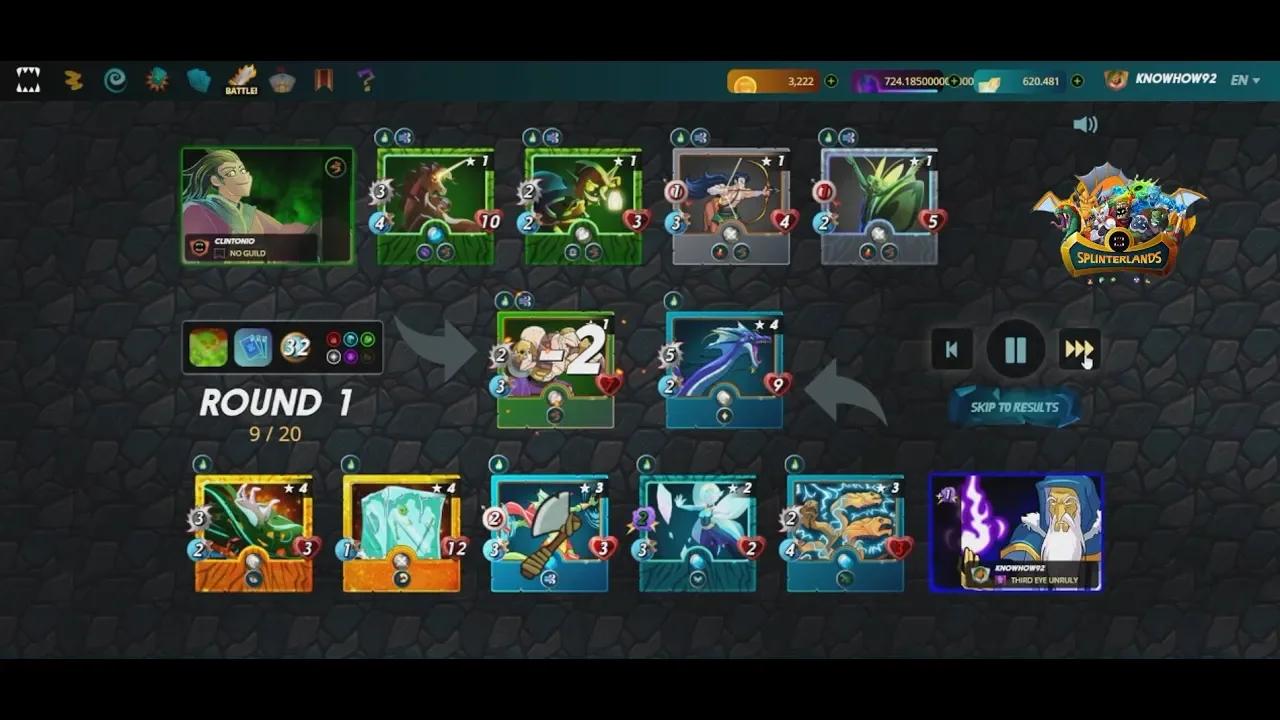This screenshot has width=1280, height=720.
Task: Click the Skip to Results button
Action: tap(1015, 408)
